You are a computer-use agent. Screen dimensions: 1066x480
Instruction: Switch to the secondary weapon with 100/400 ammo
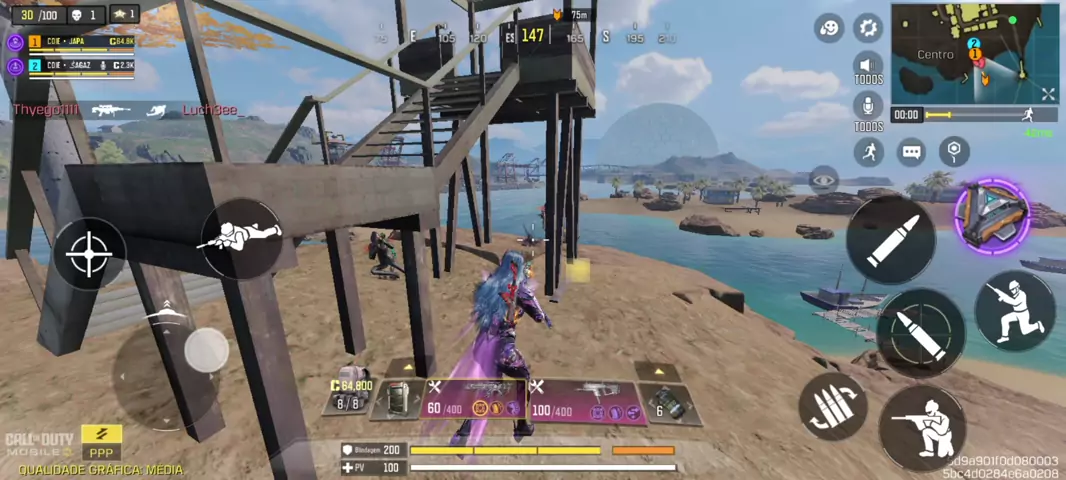[x=585, y=400]
